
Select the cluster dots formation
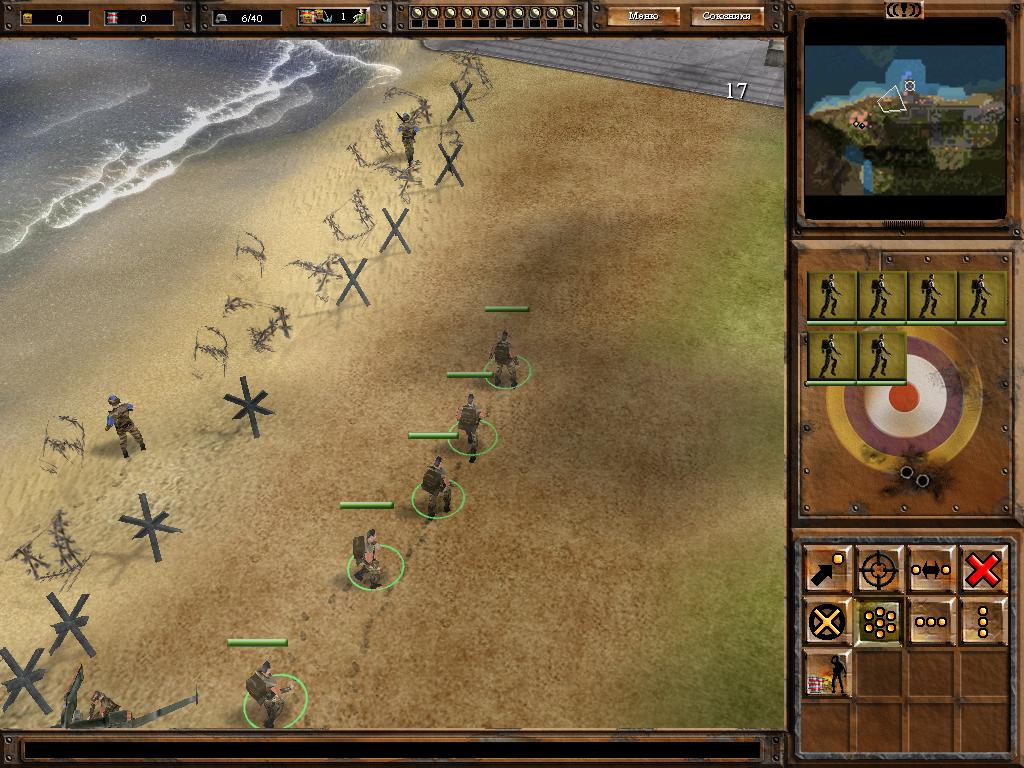[879, 622]
